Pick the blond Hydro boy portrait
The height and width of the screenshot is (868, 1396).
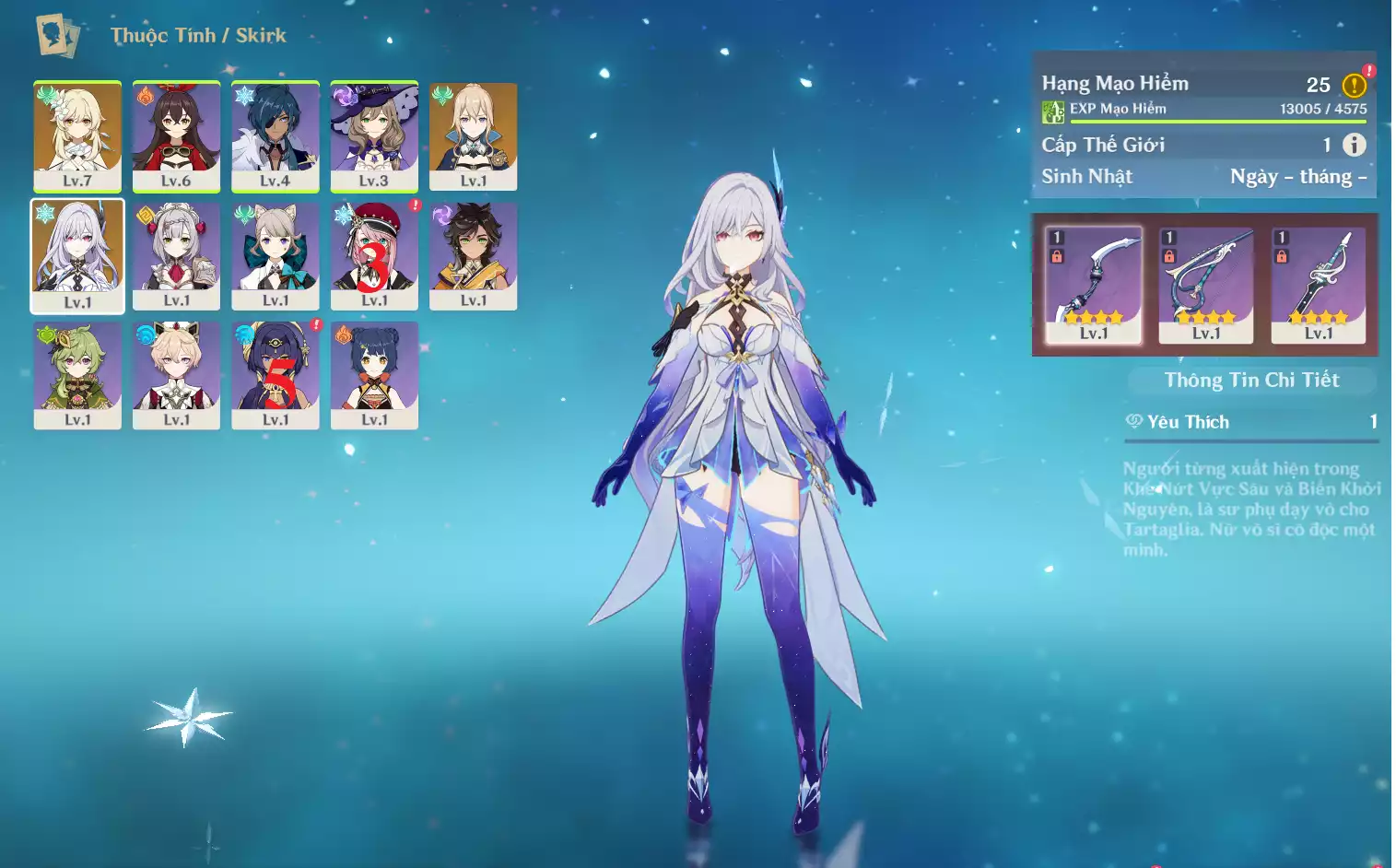tap(176, 374)
